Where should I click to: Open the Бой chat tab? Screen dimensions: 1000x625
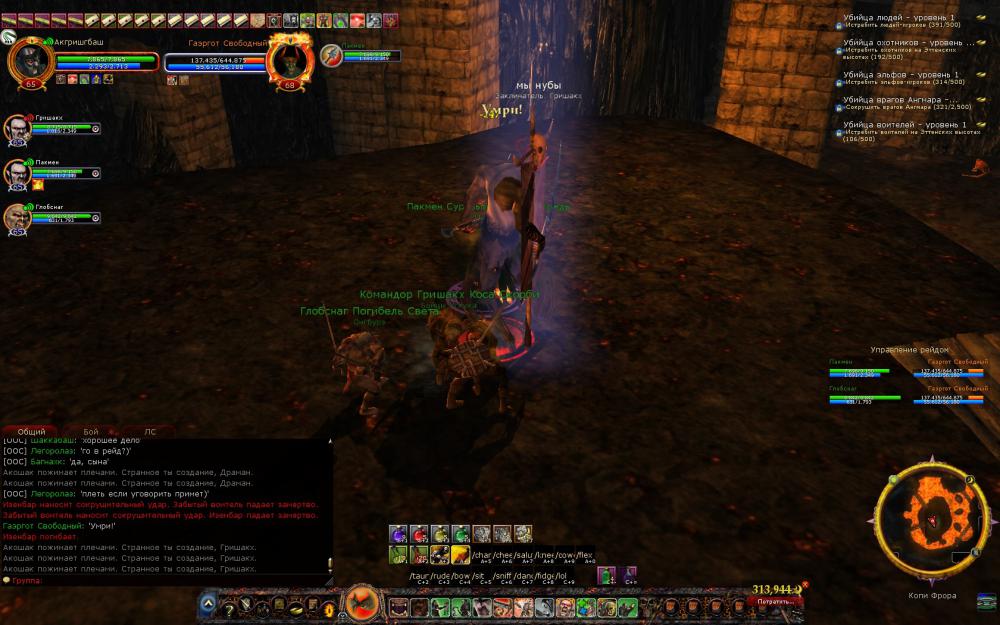click(x=91, y=431)
